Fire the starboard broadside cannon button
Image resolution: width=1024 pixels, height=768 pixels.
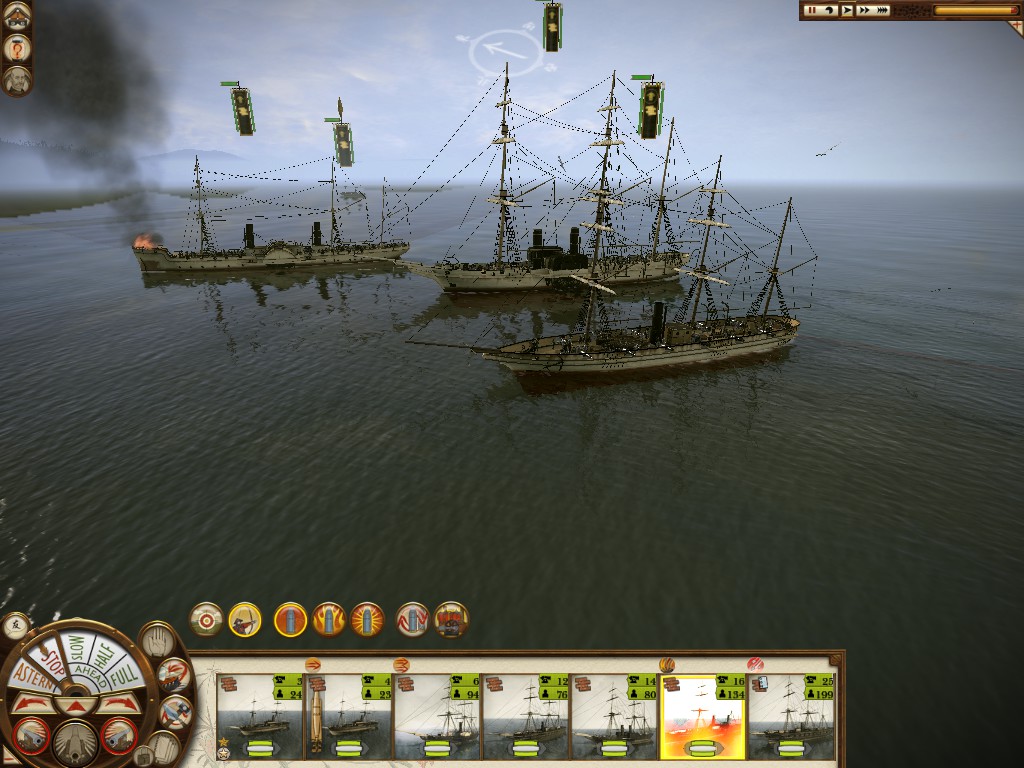coord(119,735)
